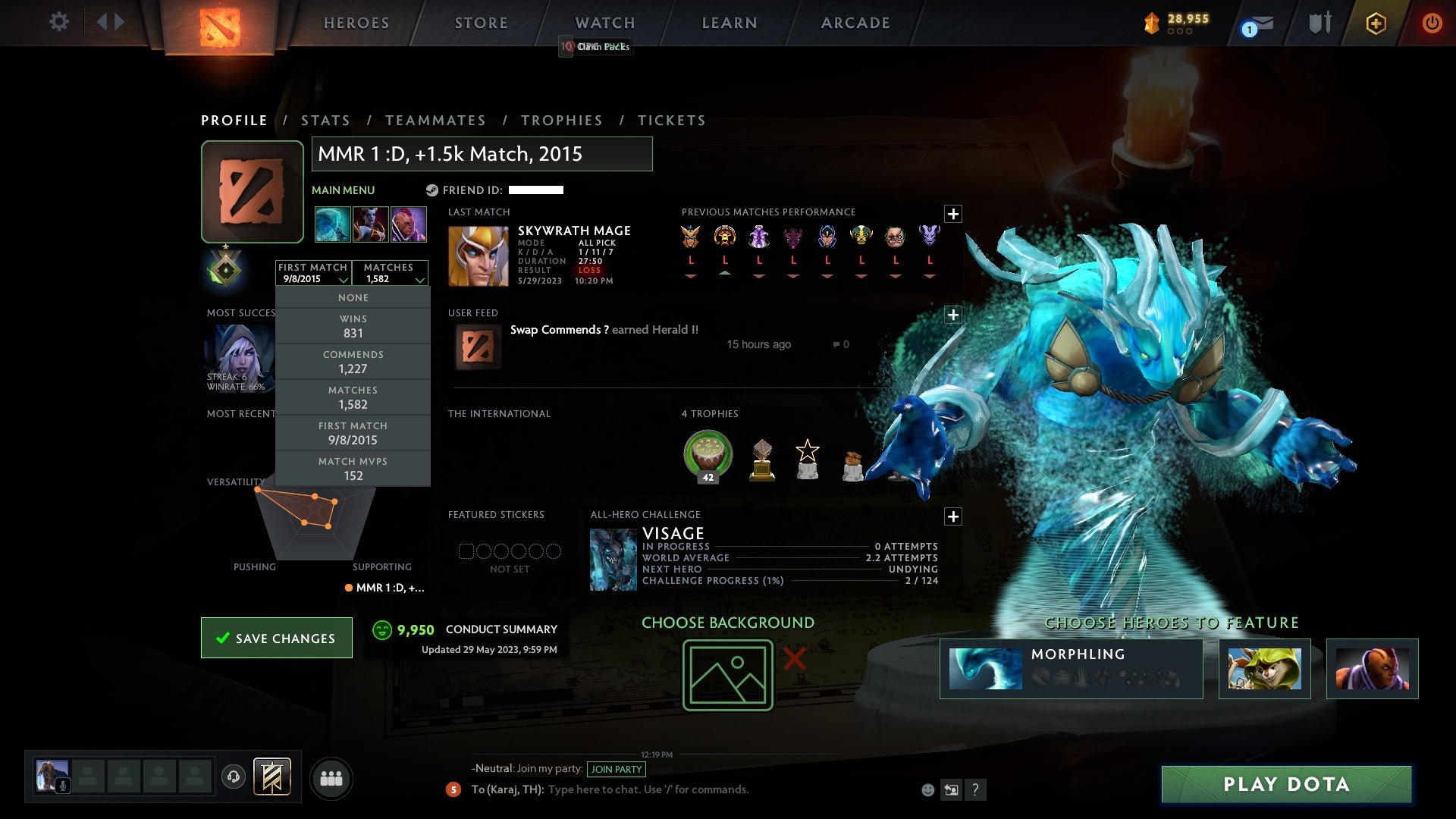Click JOIN PARTY in the chat feed
This screenshot has height=819, width=1456.
click(617, 769)
